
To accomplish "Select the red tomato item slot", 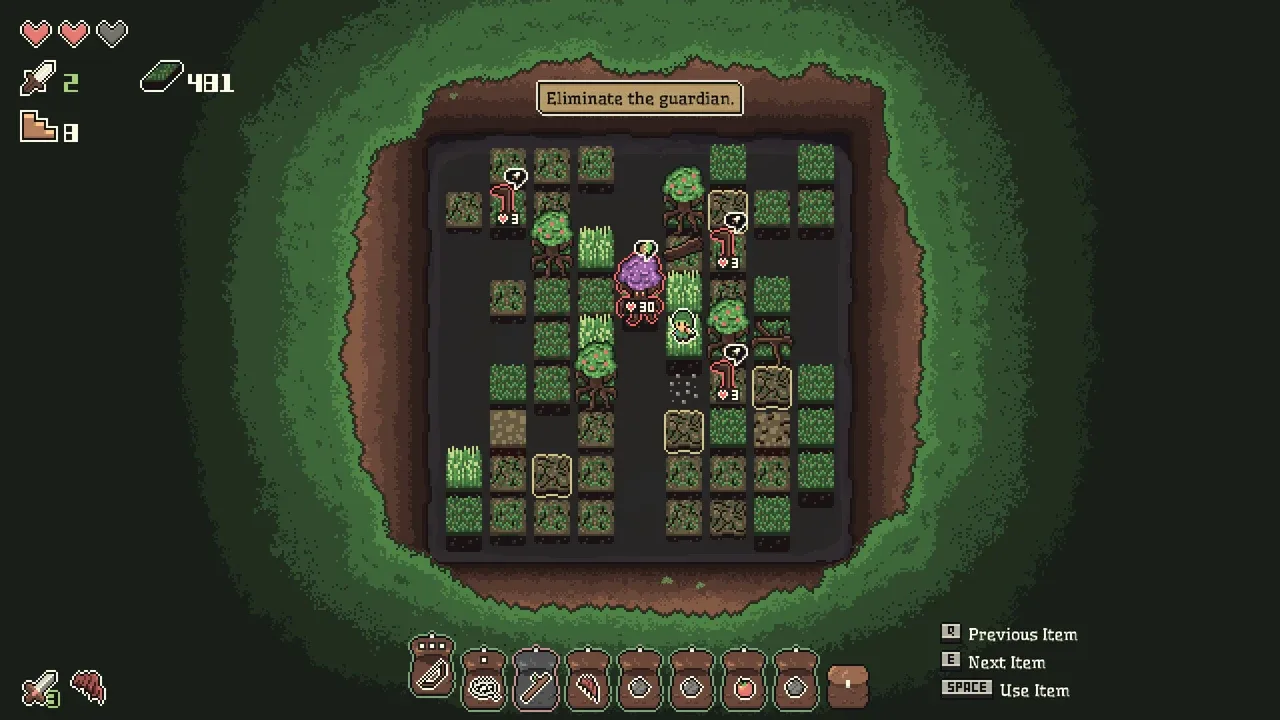I will pyautogui.click(x=744, y=685).
